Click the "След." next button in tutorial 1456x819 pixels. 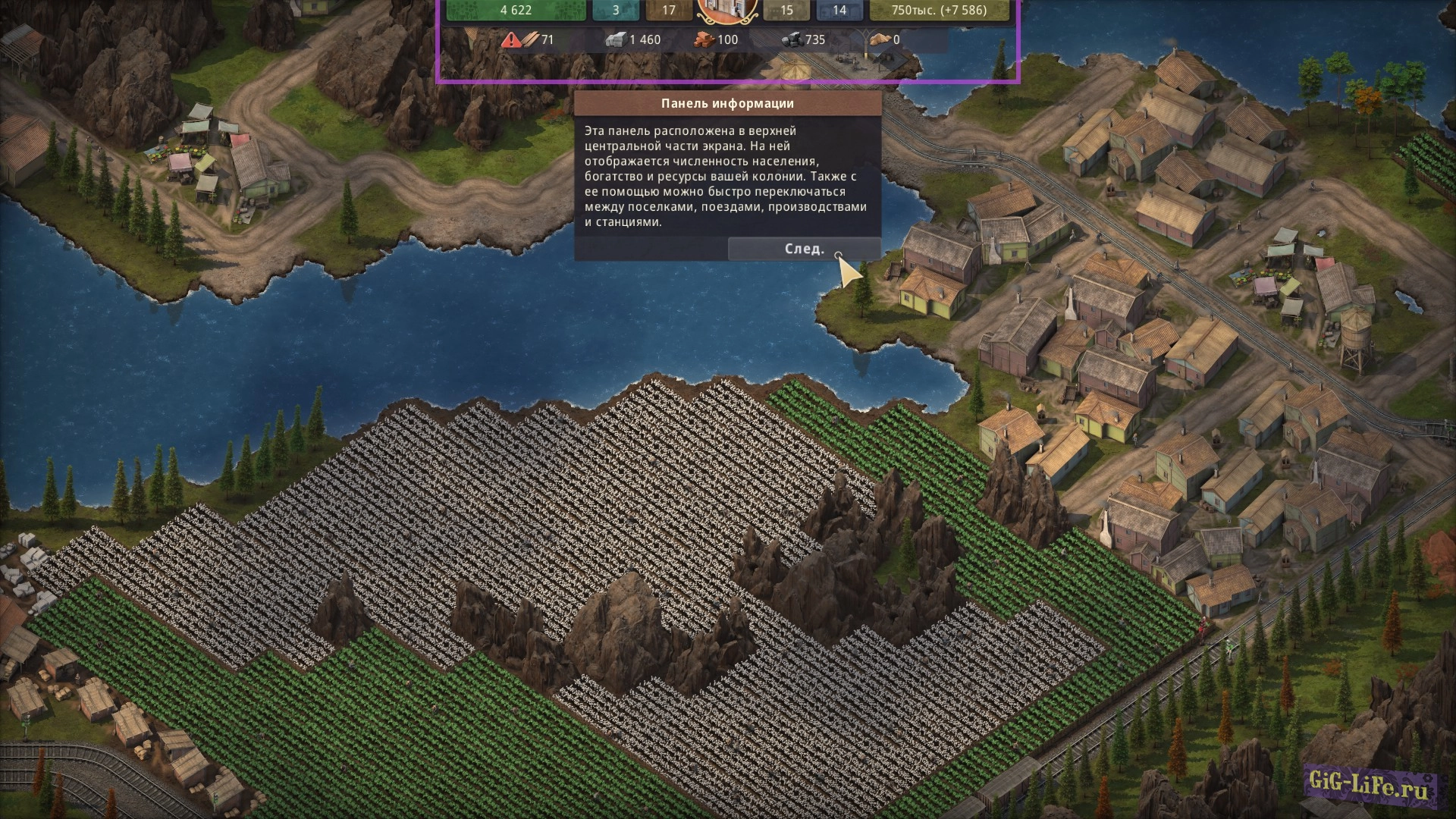[804, 249]
